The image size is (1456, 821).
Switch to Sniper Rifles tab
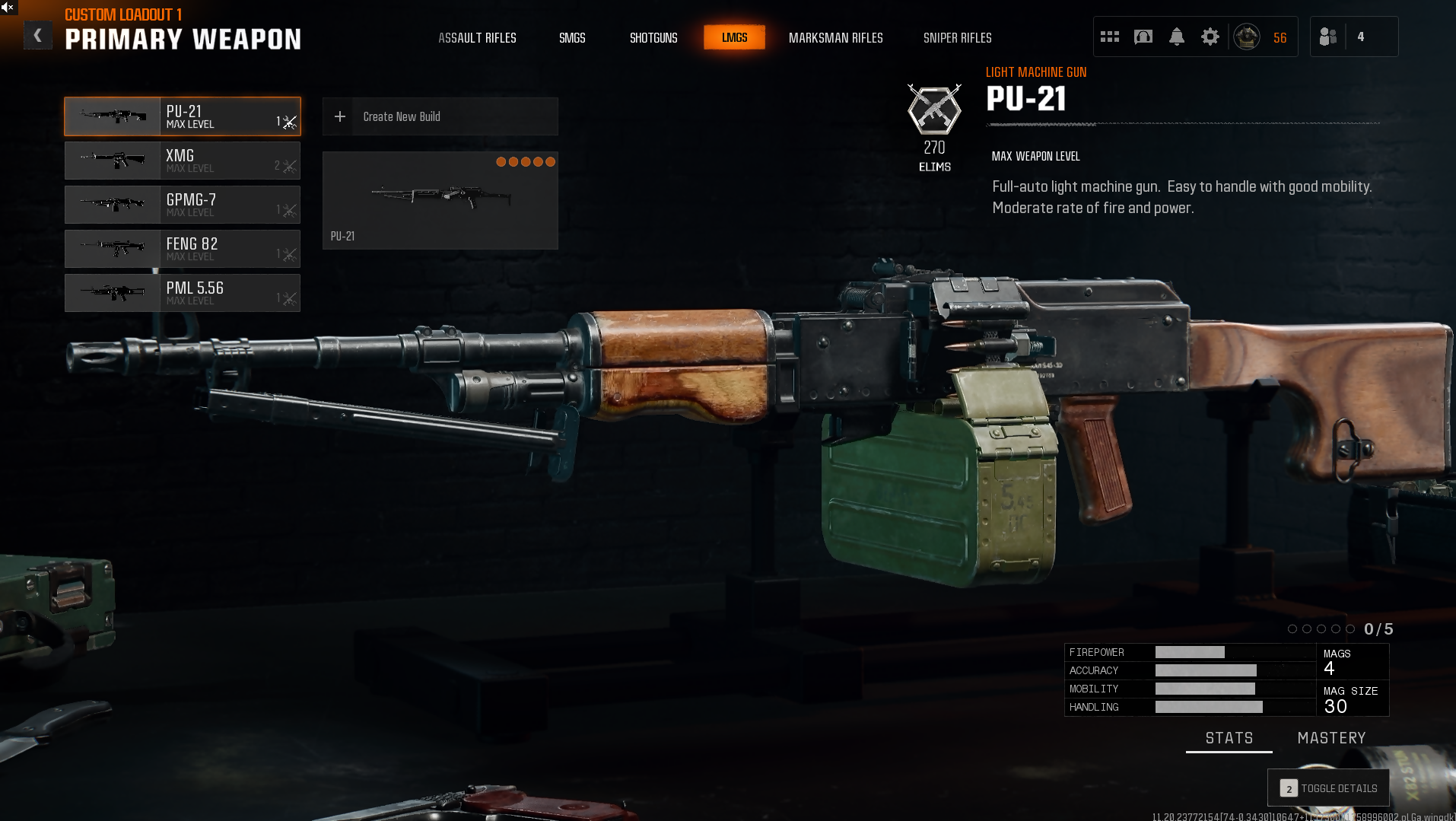[957, 38]
